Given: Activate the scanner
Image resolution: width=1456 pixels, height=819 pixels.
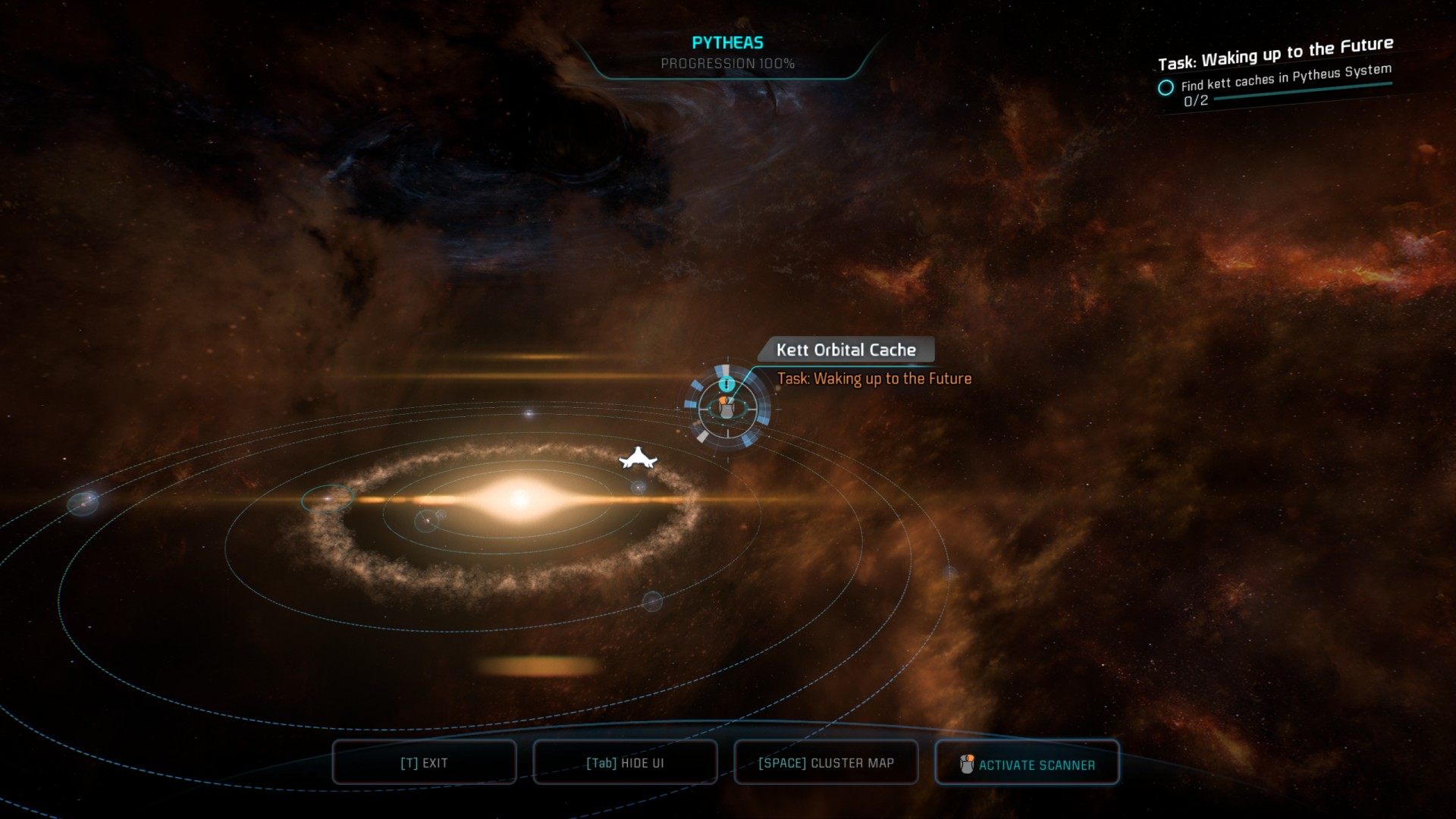Looking at the screenshot, I should pyautogui.click(x=1027, y=764).
